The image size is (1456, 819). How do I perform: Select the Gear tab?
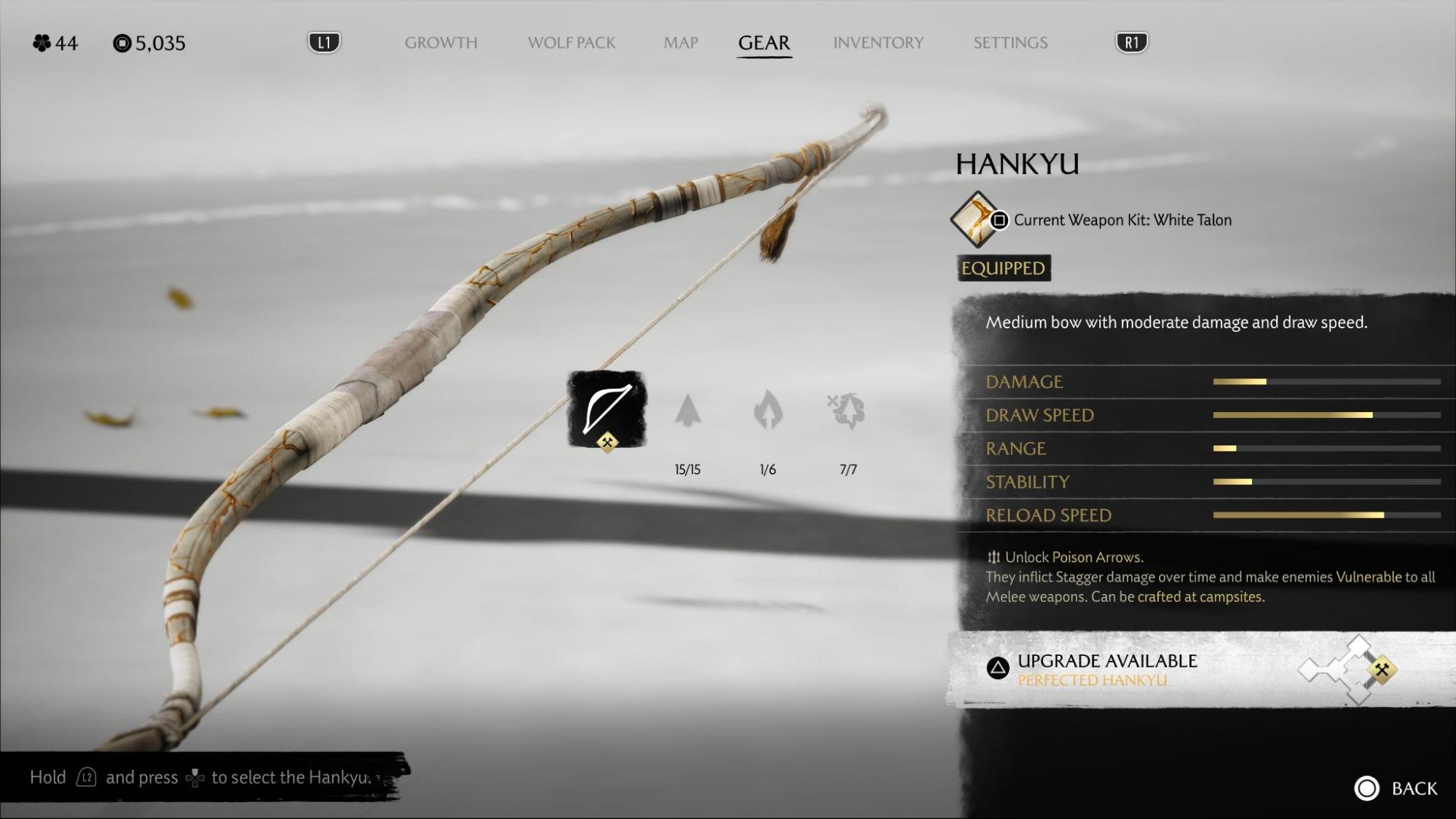763,43
